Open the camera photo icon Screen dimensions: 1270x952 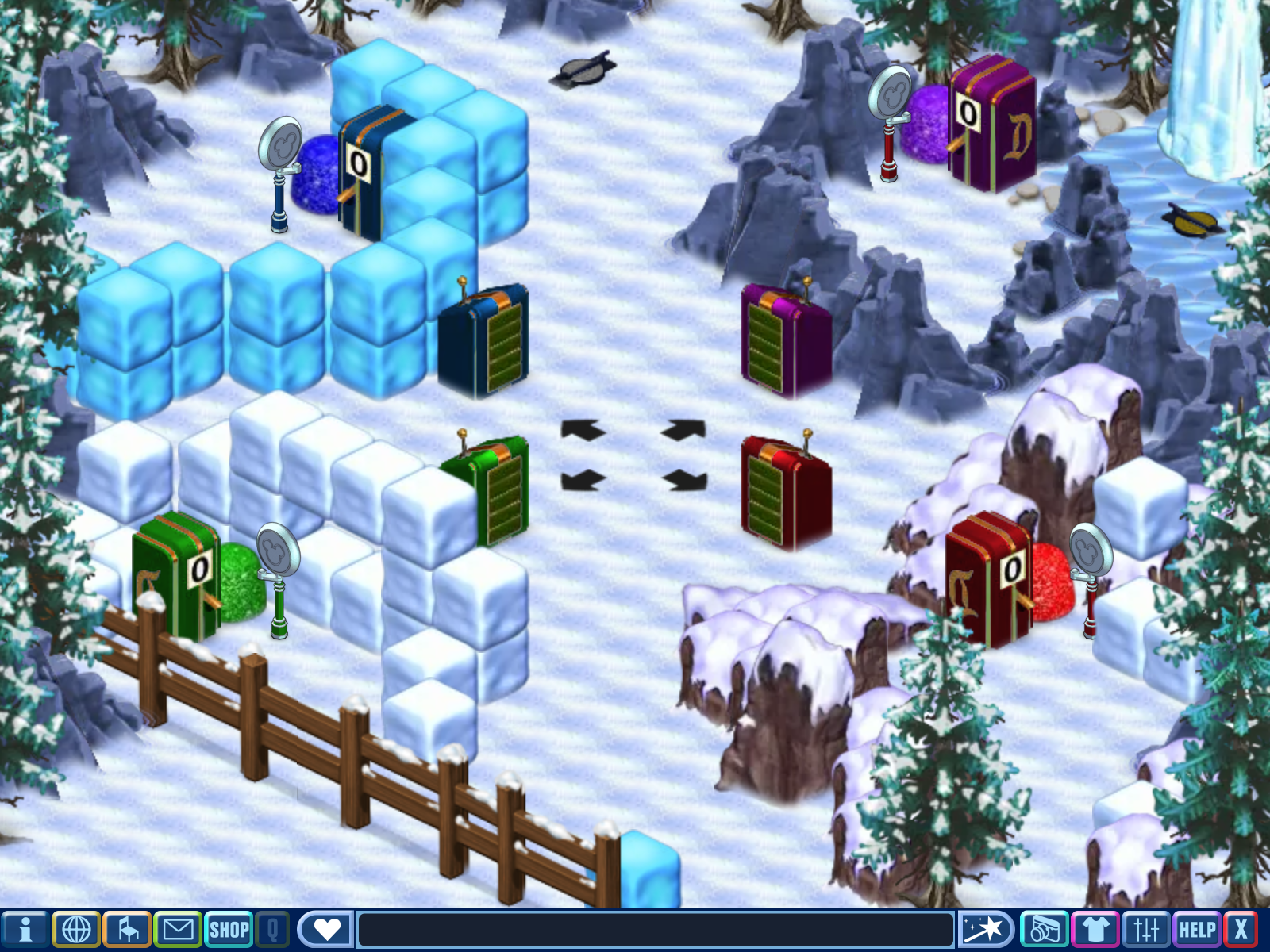coord(1045,929)
